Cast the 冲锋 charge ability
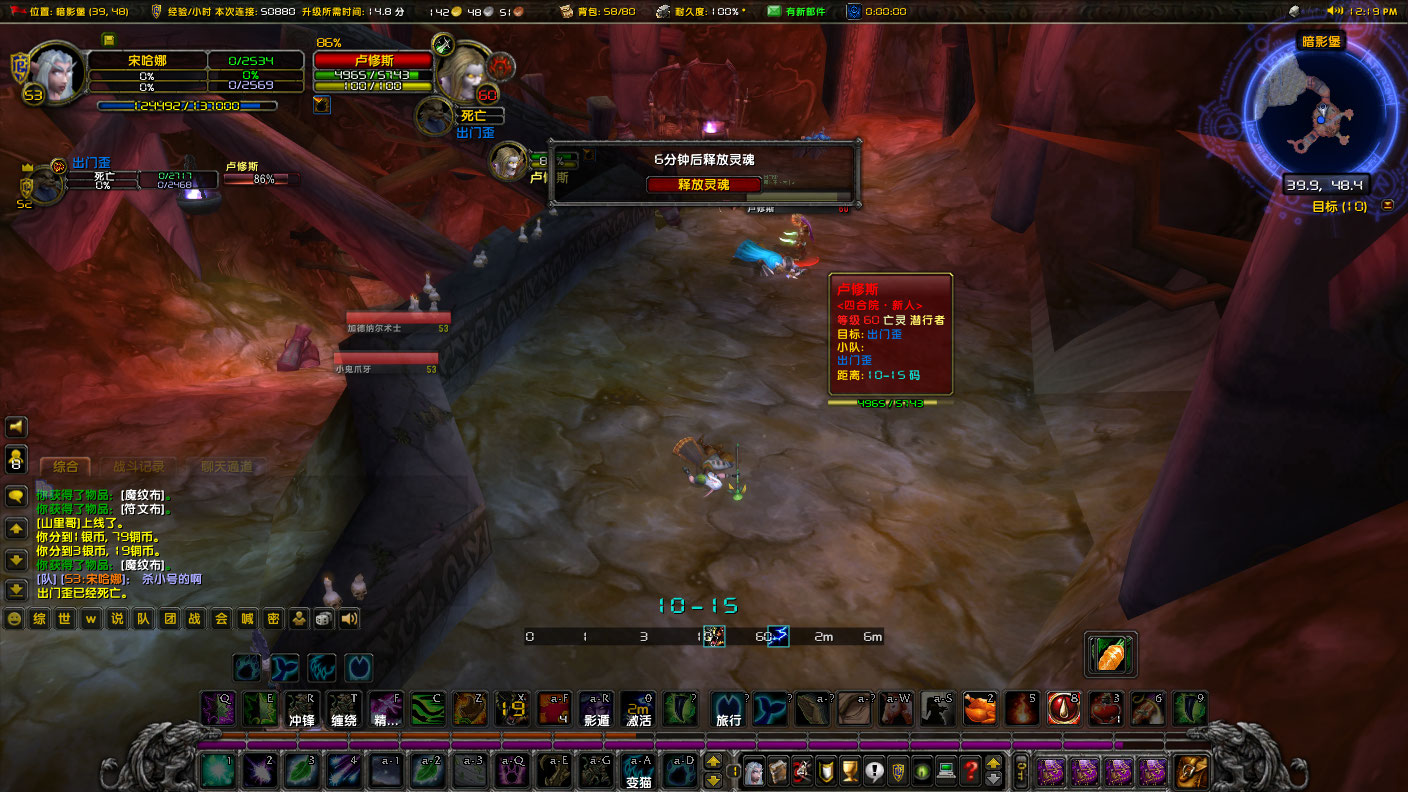Viewport: 1408px width, 792px height. pos(302,709)
